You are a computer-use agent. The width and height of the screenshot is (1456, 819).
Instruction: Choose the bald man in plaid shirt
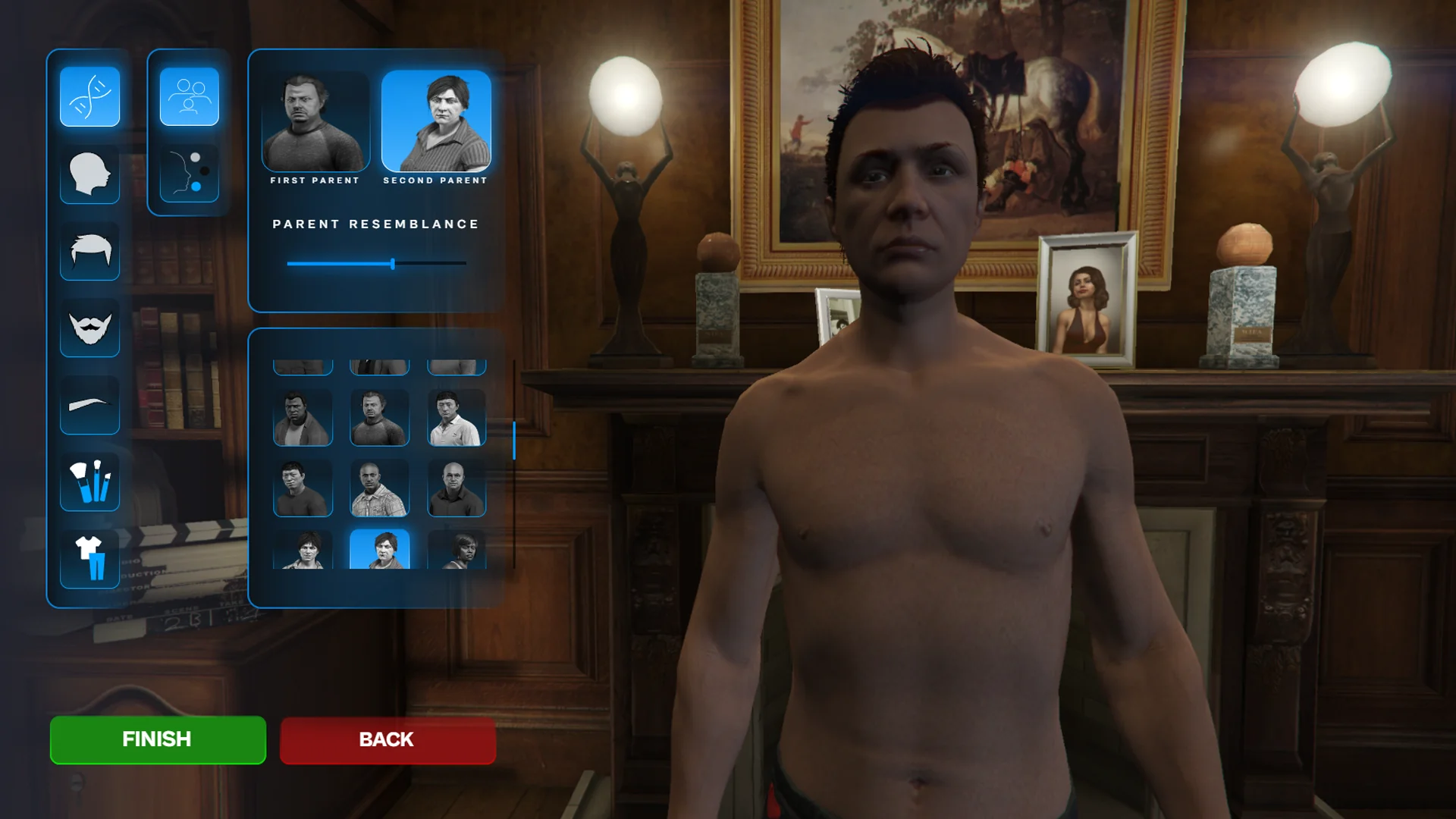[379, 488]
